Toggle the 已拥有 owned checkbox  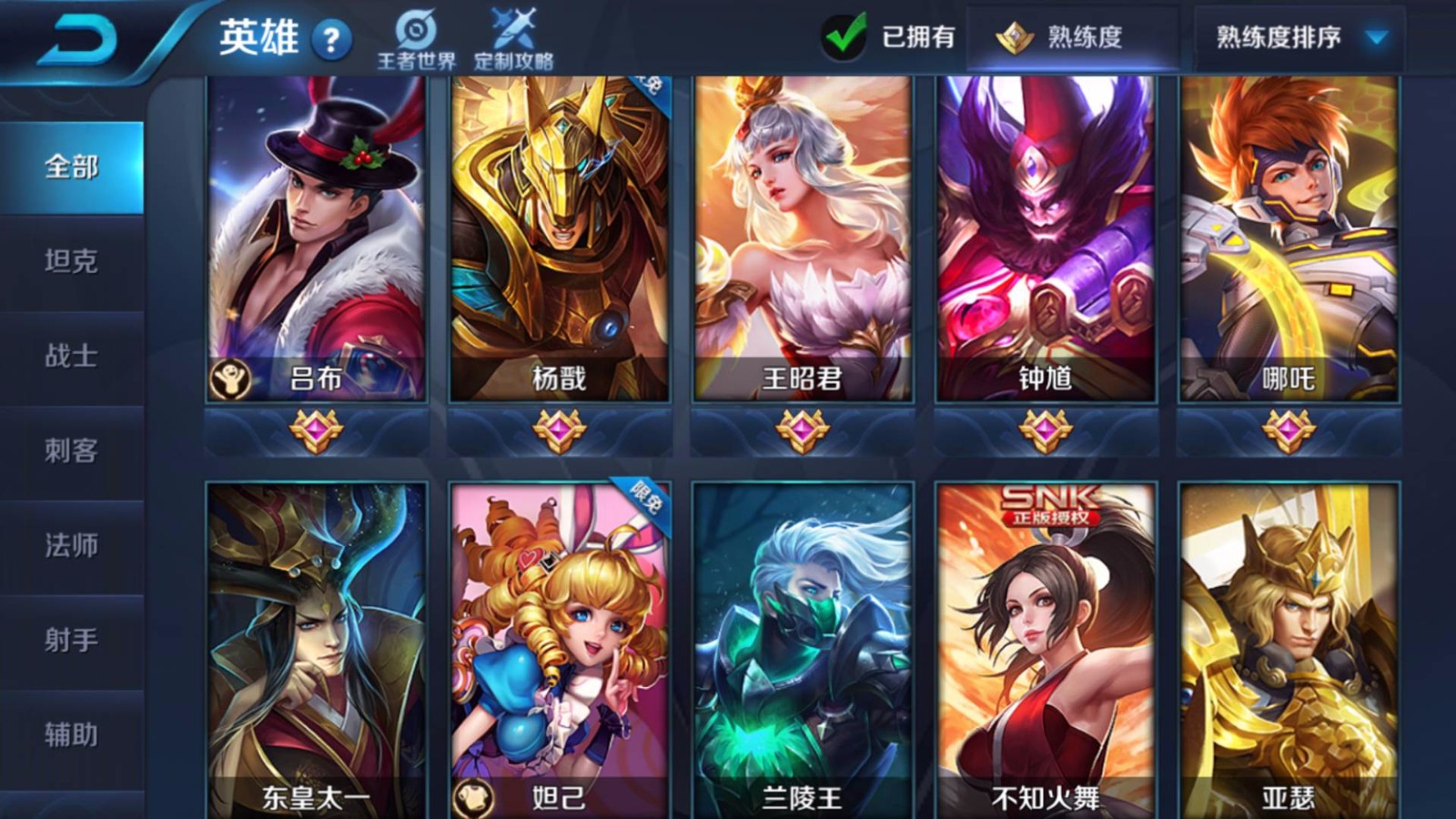coord(844,37)
